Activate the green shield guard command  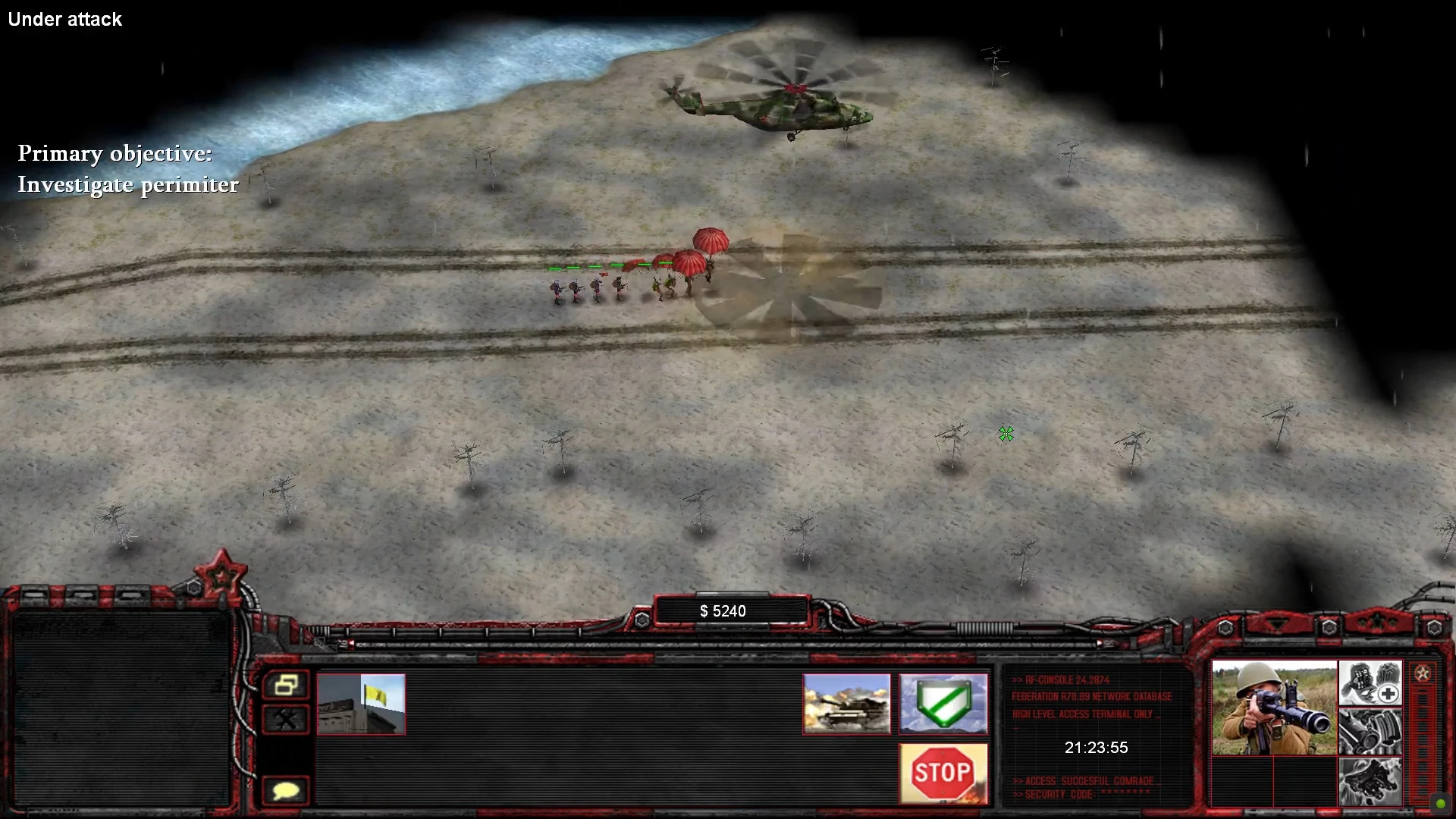tap(943, 704)
